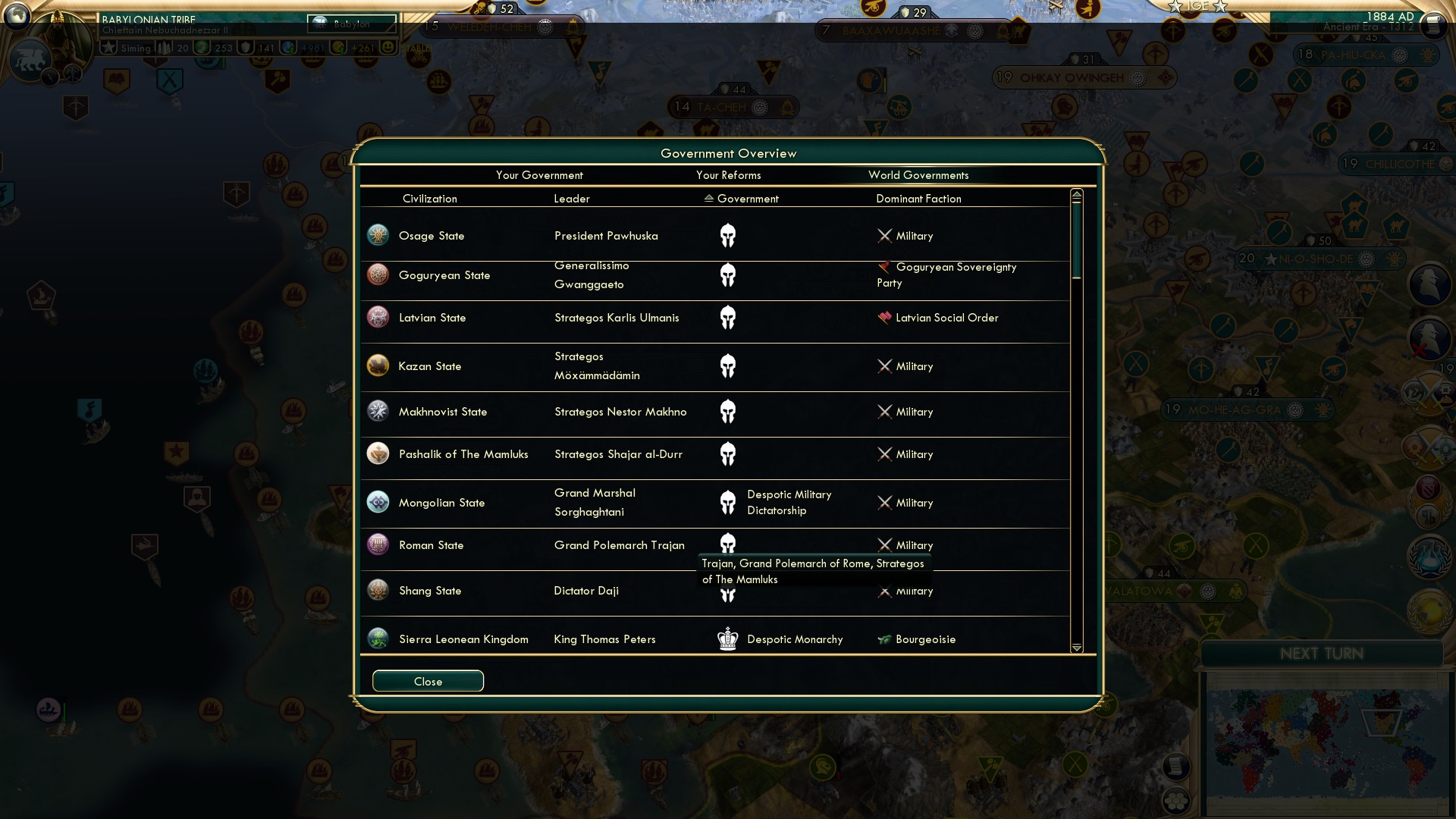The width and height of the screenshot is (1456, 819).
Task: Click the happiness smiley icon in the top bar
Action: pyautogui.click(x=387, y=47)
